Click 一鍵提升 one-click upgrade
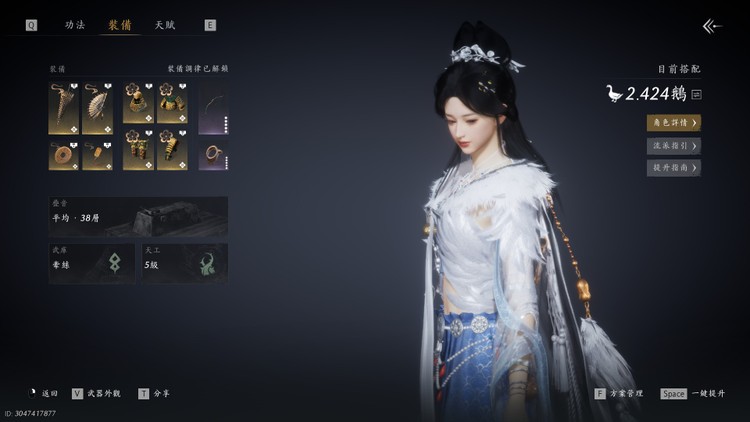Image resolution: width=750 pixels, height=422 pixels. click(693, 394)
